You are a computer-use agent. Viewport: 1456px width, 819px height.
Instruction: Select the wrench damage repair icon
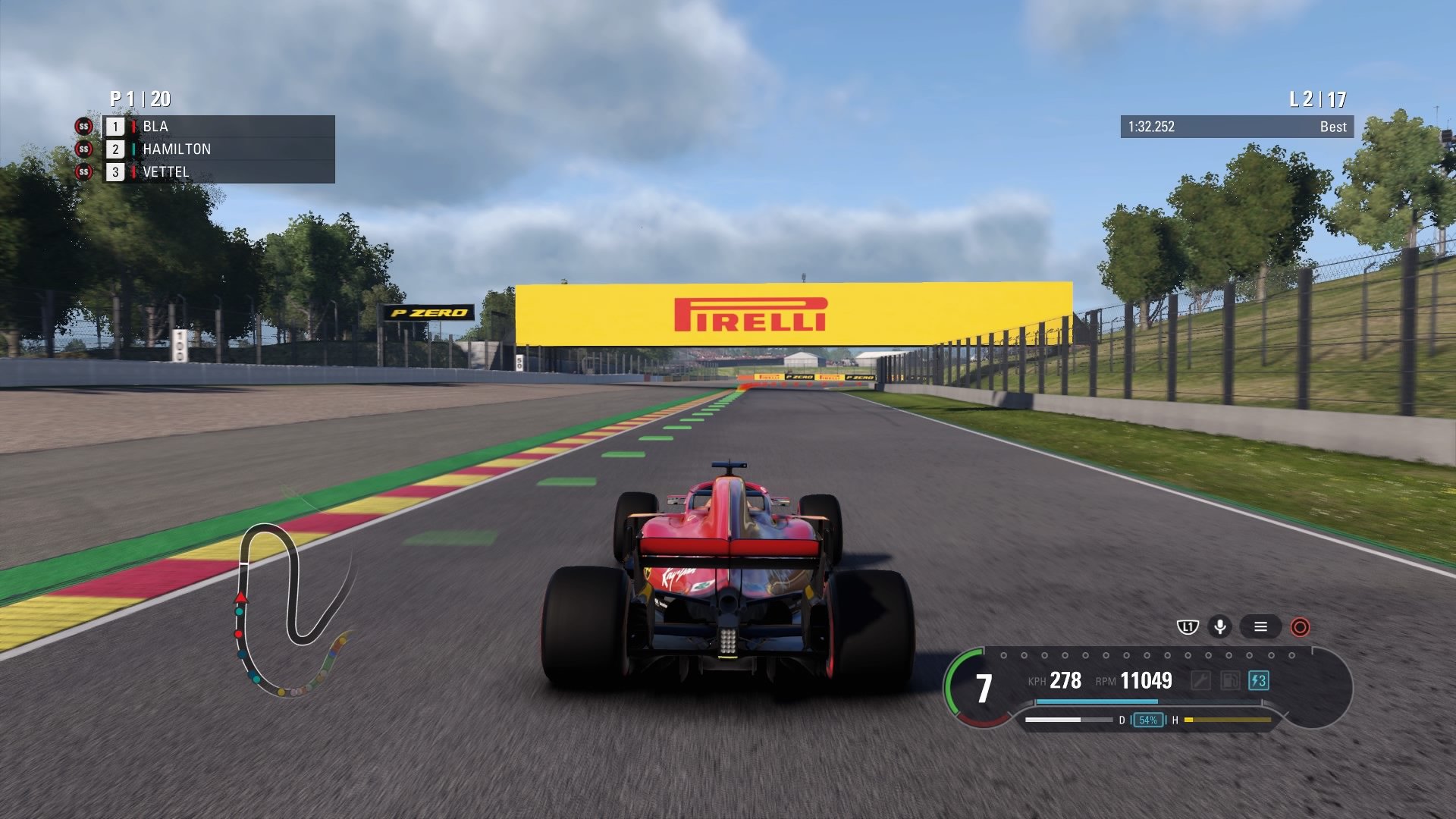click(x=1202, y=681)
